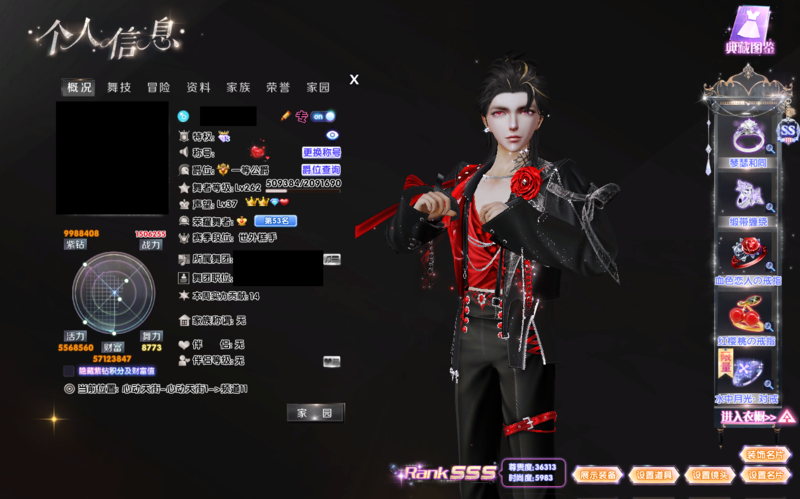Screen dimensions: 800x499
Task: Switch to the 家族 tab
Action: pyautogui.click(x=238, y=88)
